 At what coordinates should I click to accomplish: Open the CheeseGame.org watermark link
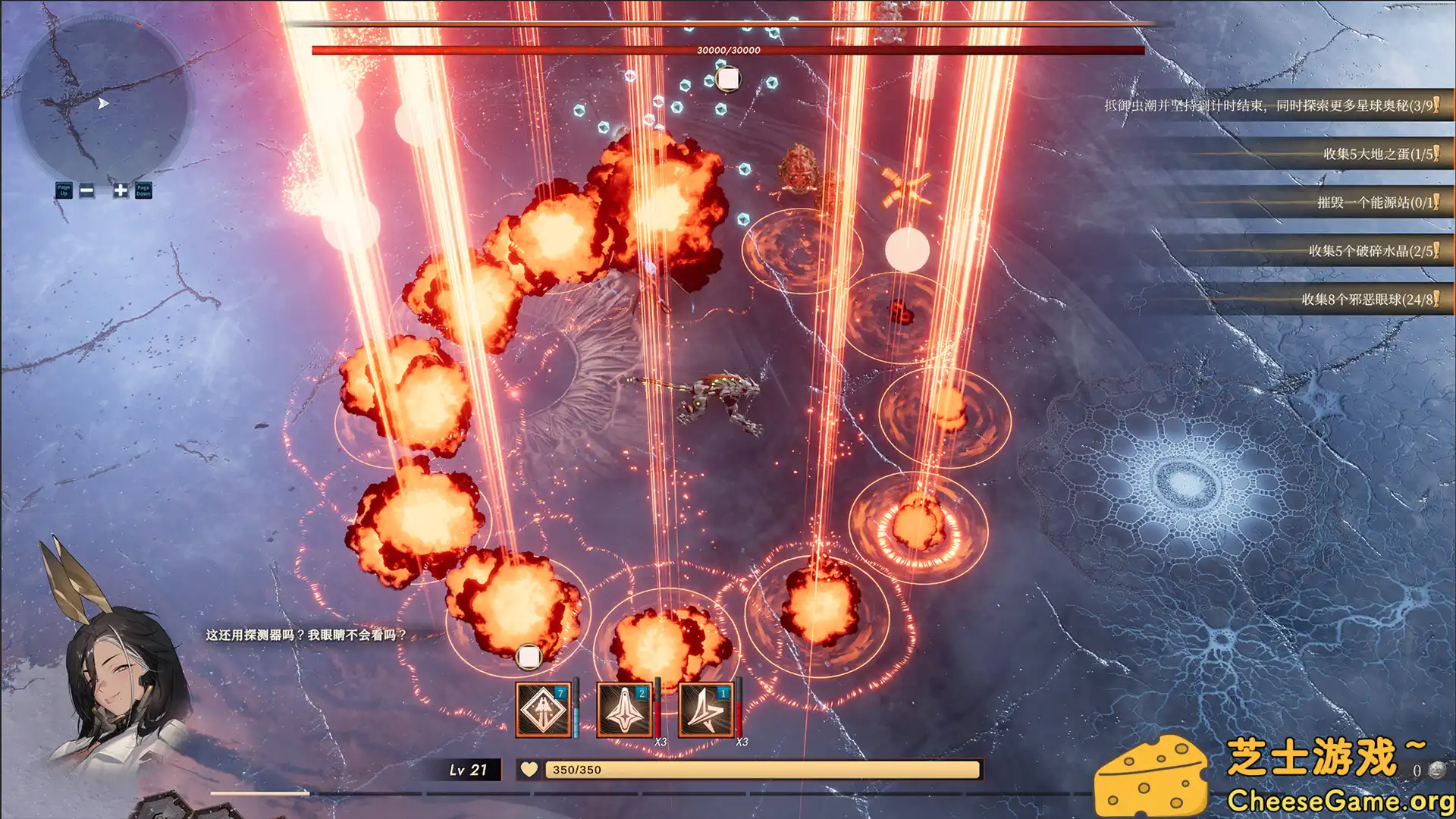(1339, 801)
